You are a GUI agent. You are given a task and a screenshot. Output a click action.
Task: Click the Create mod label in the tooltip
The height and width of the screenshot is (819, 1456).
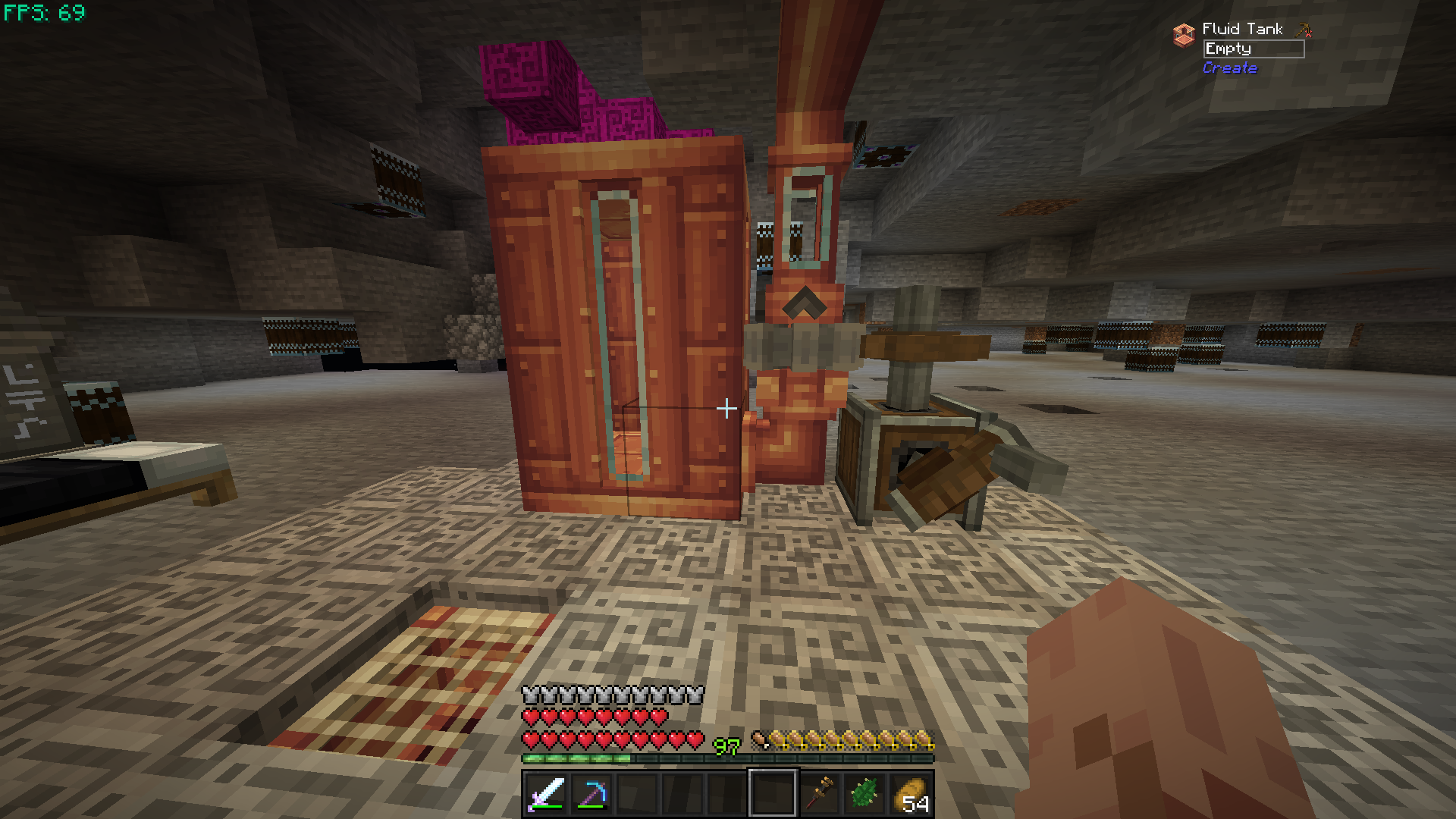coord(1230,67)
